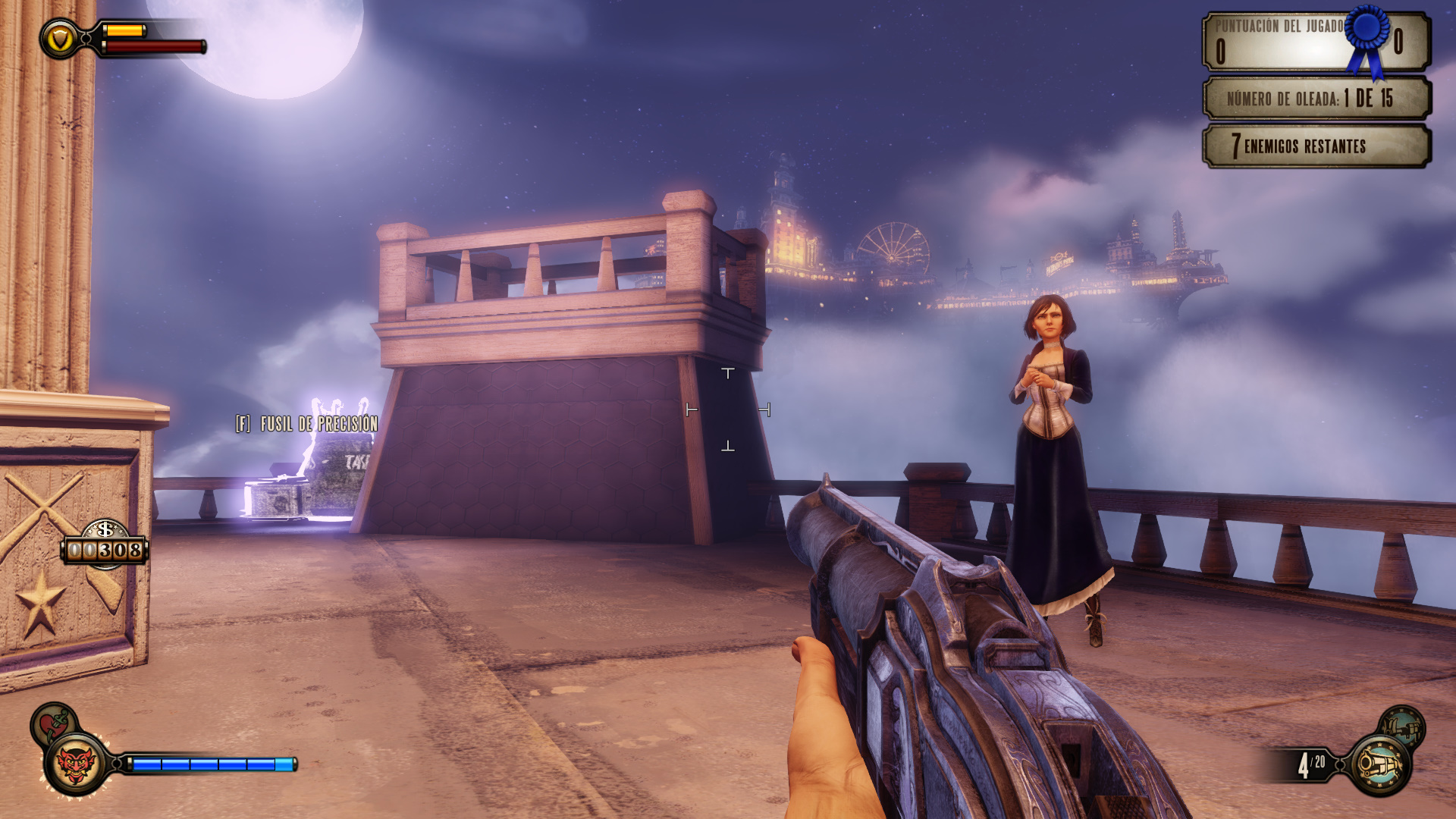
Task: Select the Devil's Kiss vigor icon
Action: pyautogui.click(x=76, y=764)
